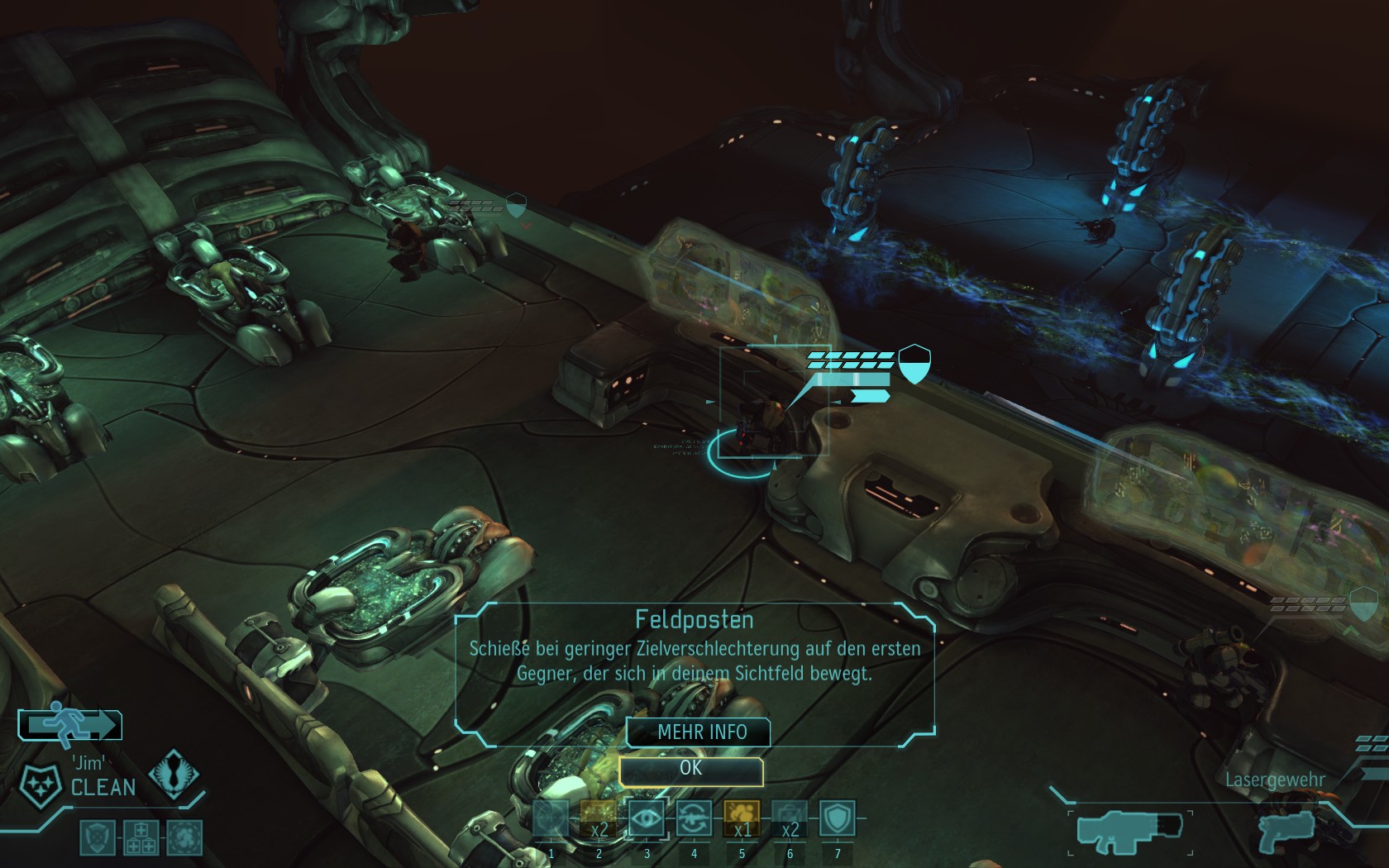
Task: Pick the yellow x2 ability in slot two
Action: tap(599, 819)
